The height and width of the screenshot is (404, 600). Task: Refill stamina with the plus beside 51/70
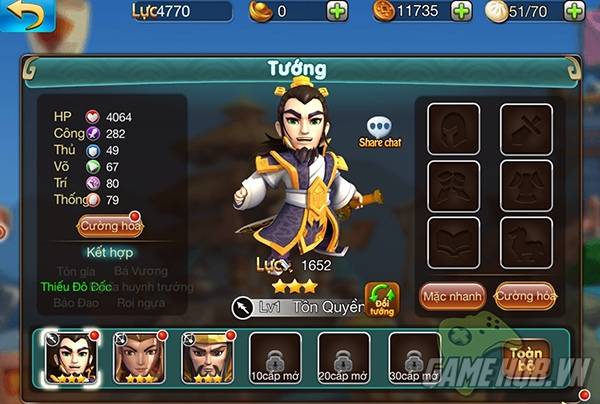click(x=575, y=12)
